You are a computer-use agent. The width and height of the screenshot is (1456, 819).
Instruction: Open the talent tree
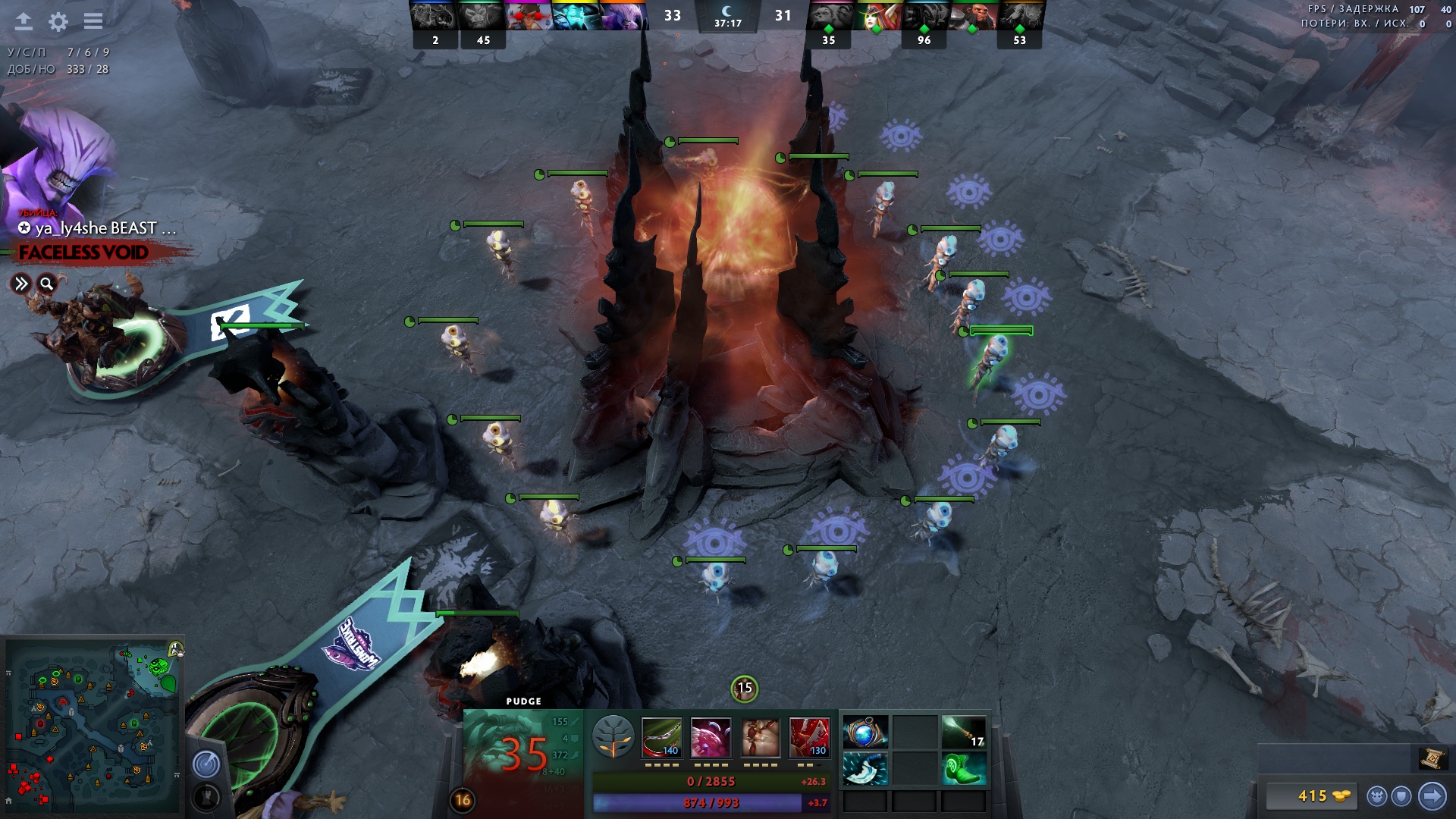613,737
